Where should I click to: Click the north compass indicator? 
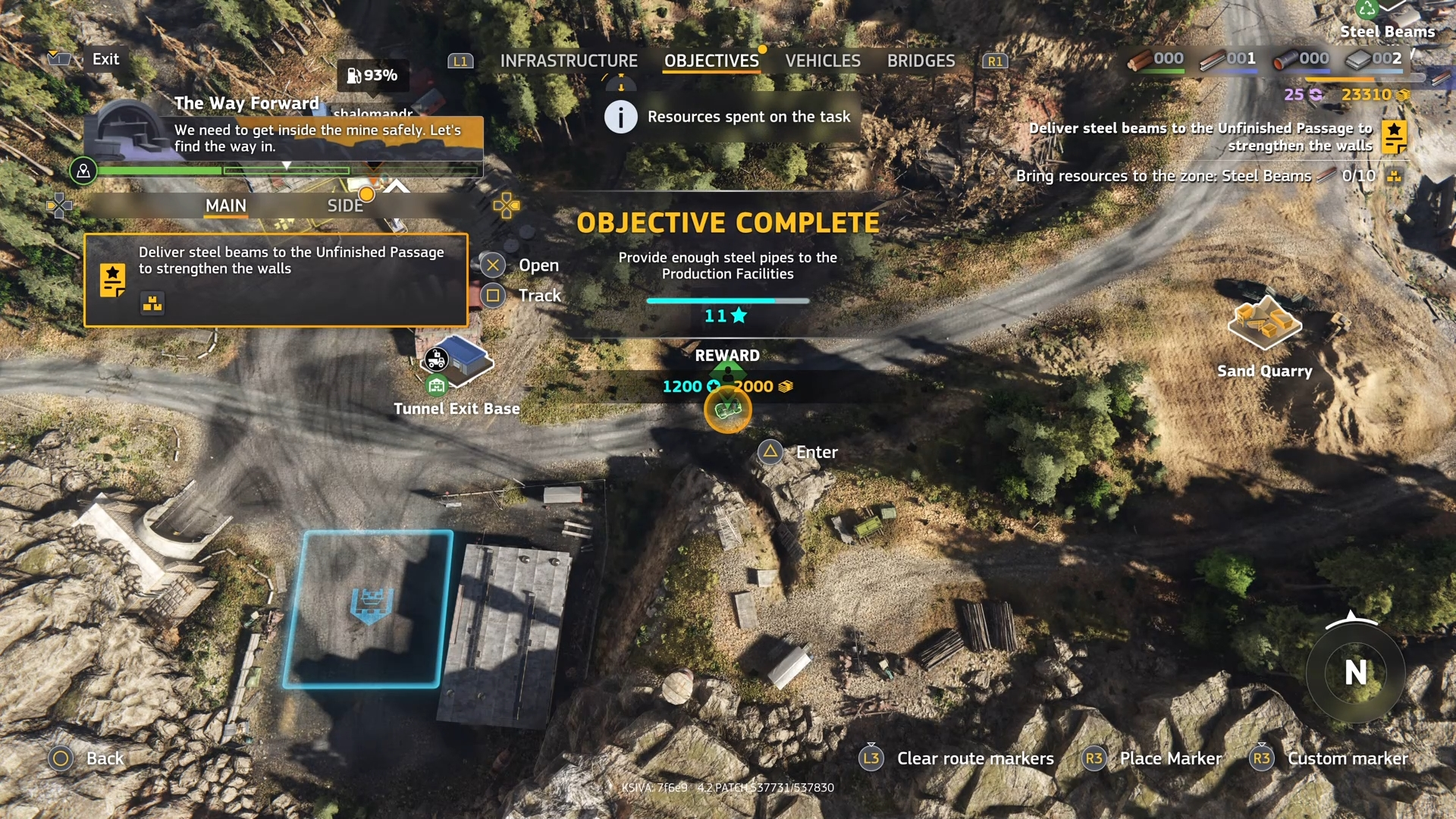[x=1355, y=672]
